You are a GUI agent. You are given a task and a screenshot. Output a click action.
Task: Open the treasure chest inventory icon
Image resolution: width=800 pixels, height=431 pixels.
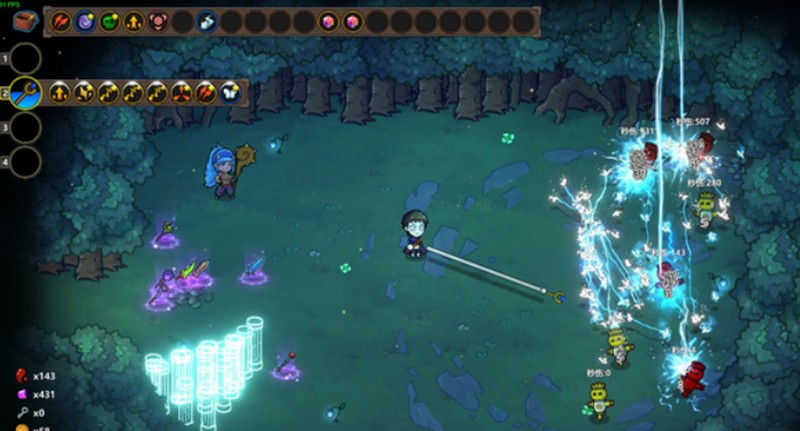click(26, 20)
